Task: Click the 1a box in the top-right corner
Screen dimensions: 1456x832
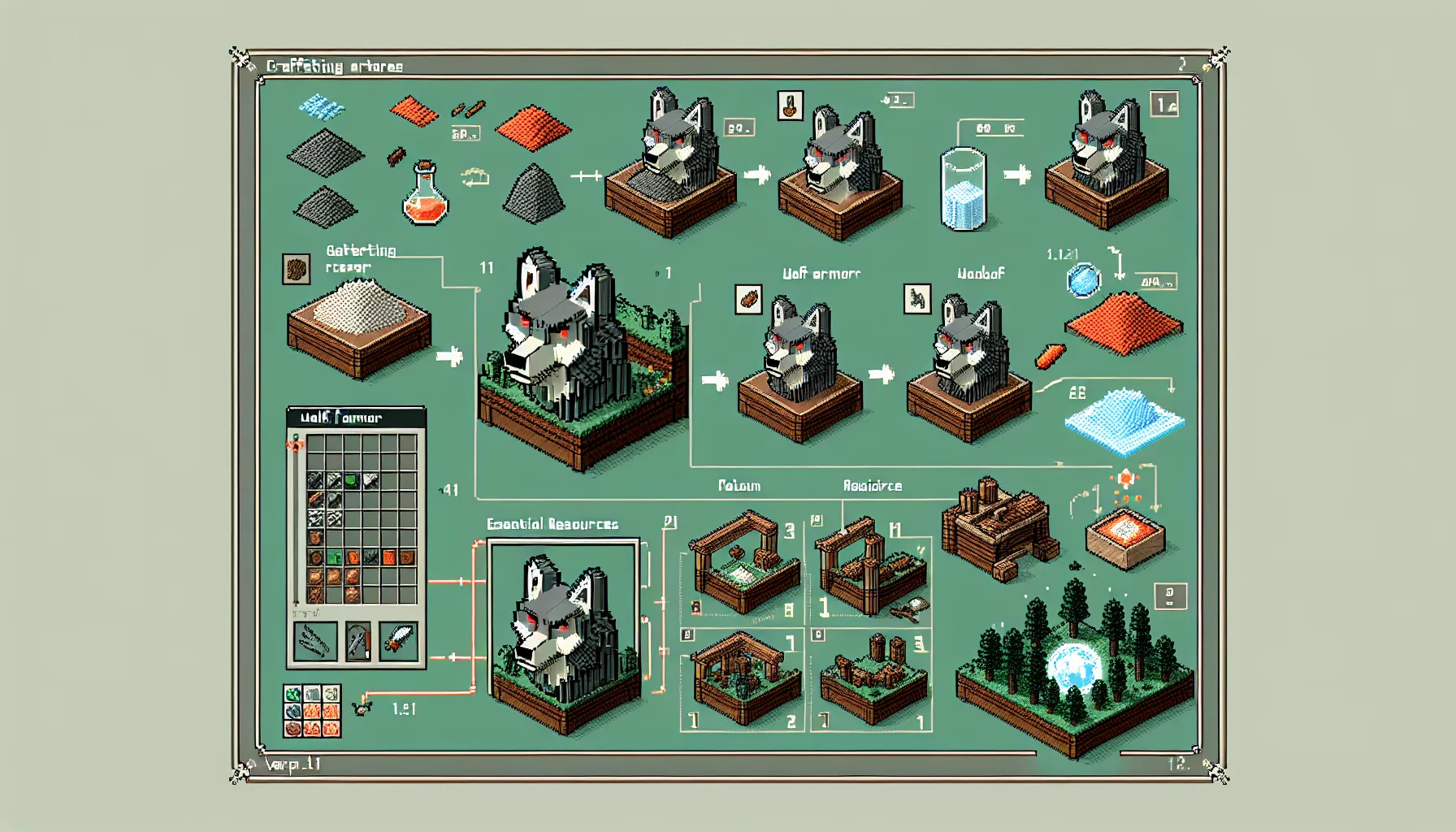Action: coord(1164,104)
